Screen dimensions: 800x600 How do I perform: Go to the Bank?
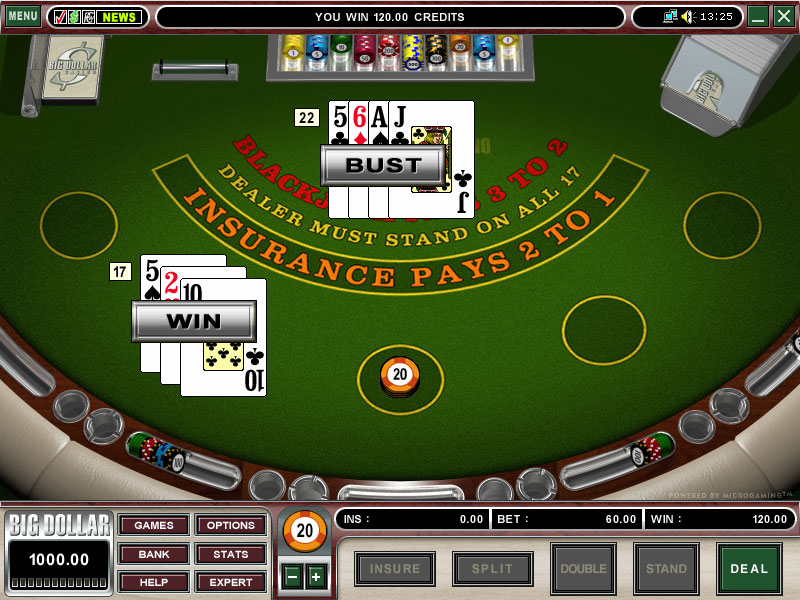tap(153, 553)
